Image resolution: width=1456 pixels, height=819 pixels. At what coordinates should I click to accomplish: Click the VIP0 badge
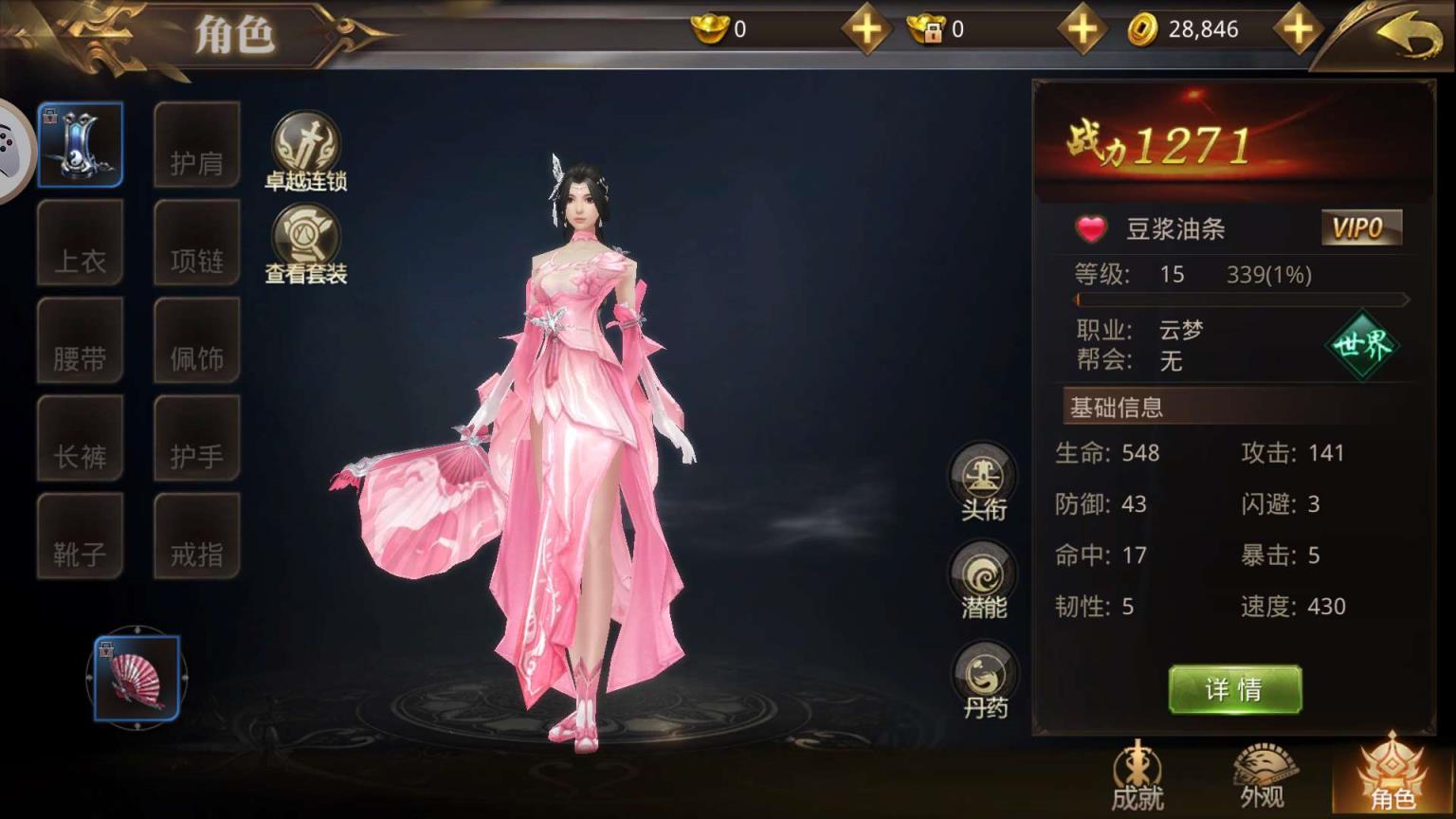click(x=1362, y=227)
